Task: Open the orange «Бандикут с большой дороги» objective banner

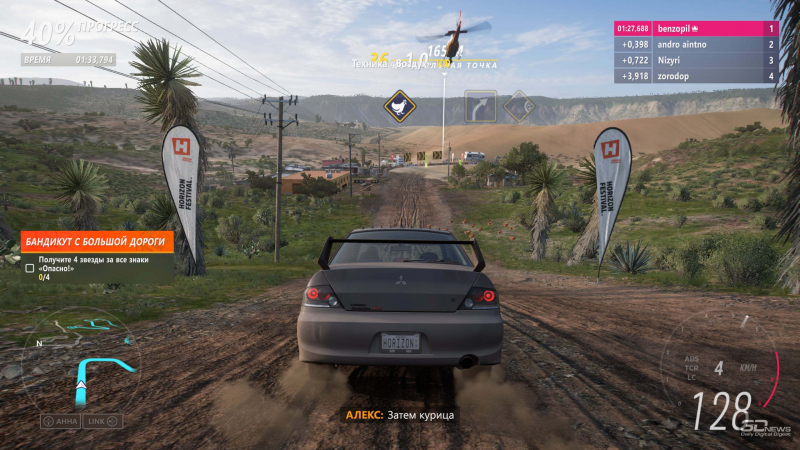Action: pyautogui.click(x=97, y=241)
